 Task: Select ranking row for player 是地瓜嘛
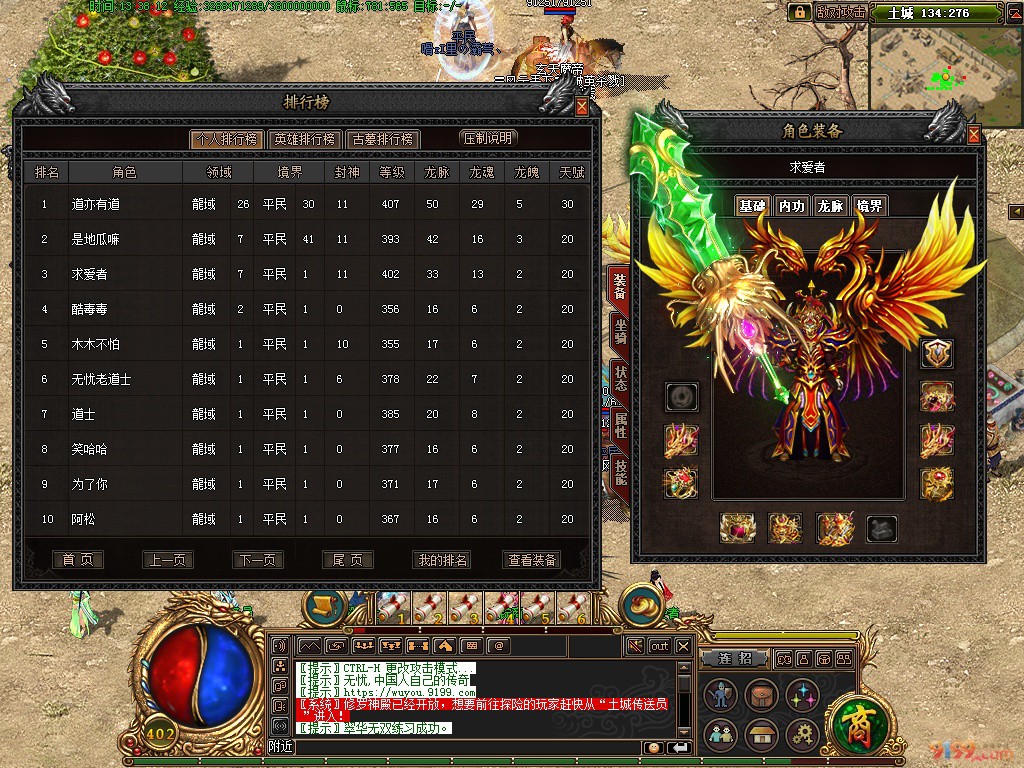pos(310,239)
